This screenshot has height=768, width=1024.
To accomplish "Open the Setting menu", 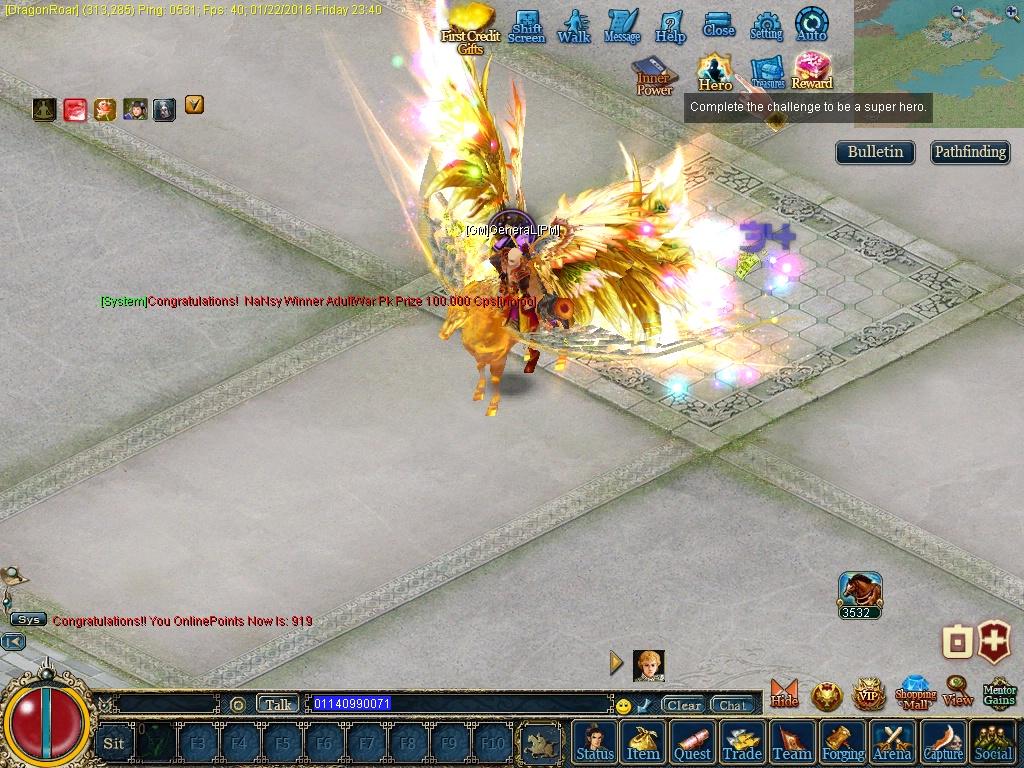I will coord(766,26).
